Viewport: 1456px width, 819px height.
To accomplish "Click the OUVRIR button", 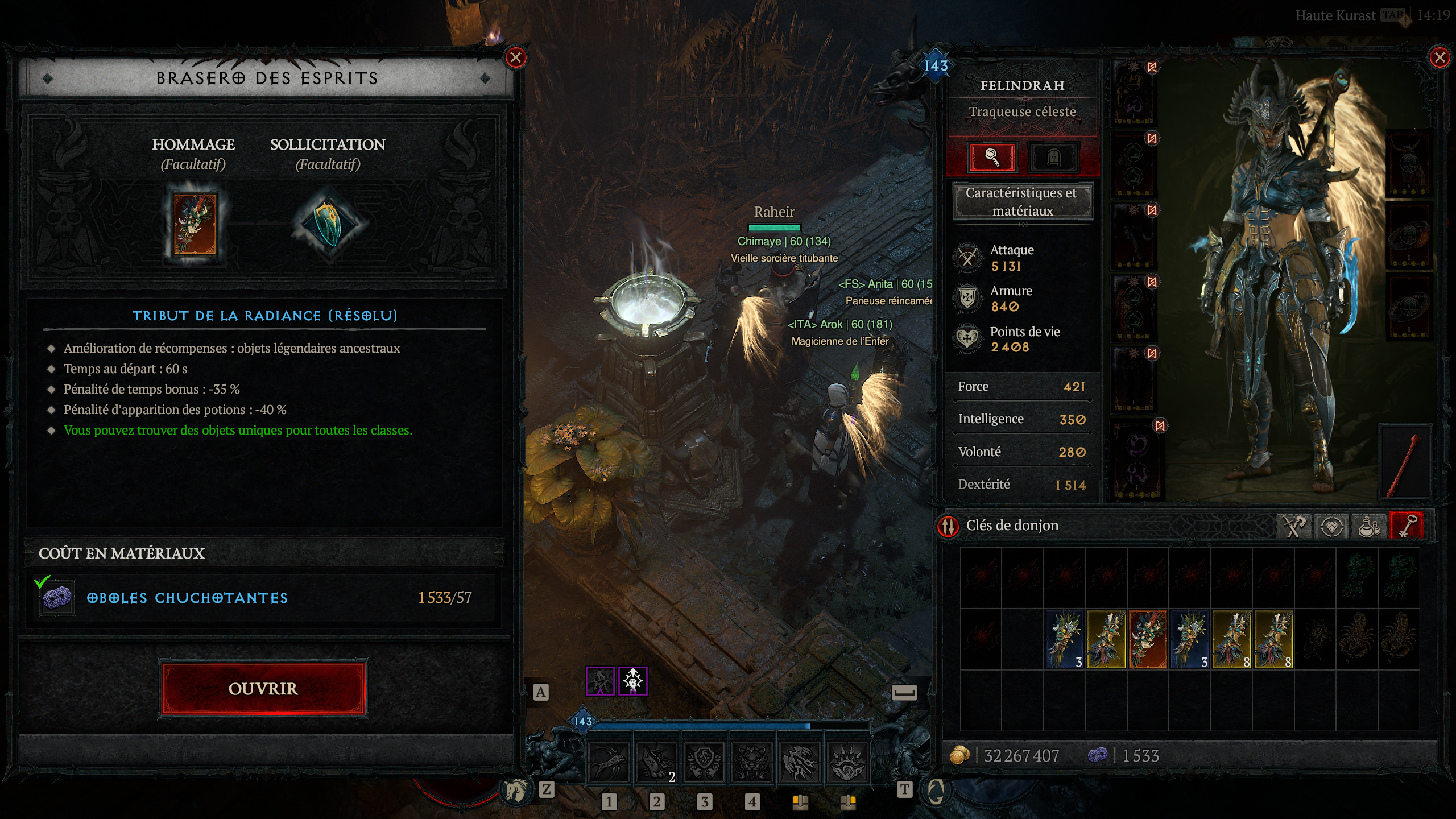I will tap(263, 689).
